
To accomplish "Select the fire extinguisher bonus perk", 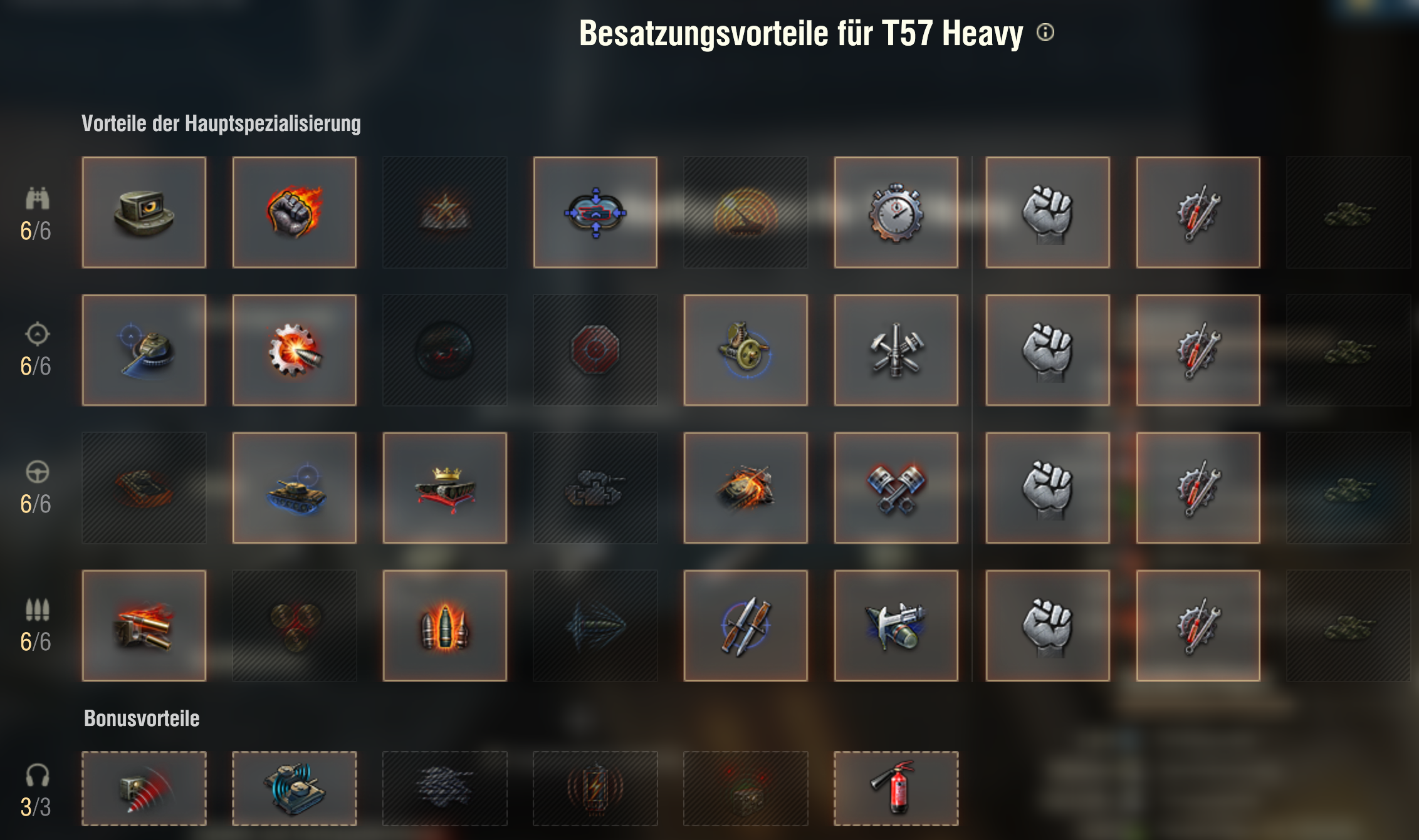I will (x=896, y=789).
